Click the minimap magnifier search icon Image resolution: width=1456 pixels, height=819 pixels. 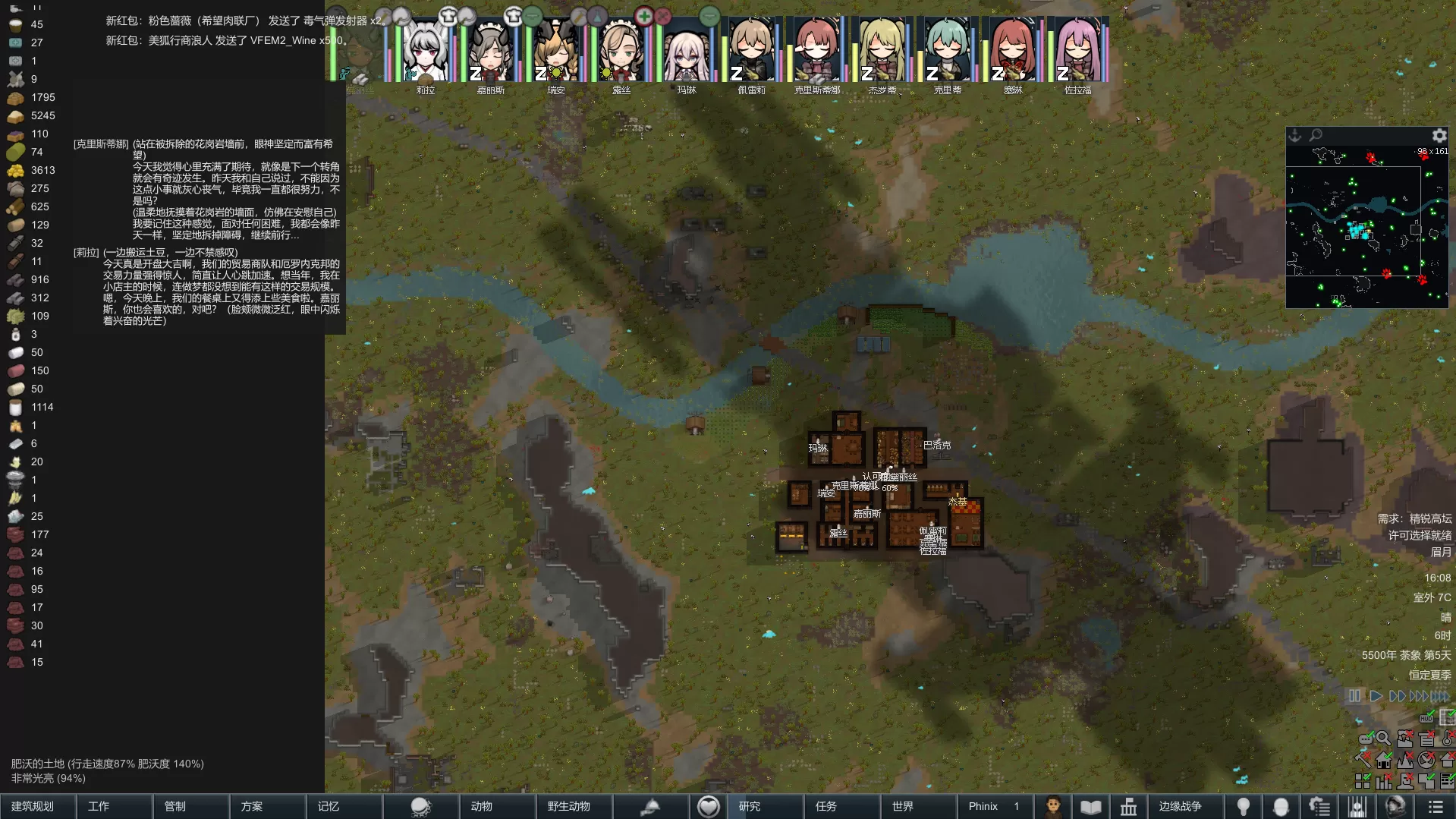(1316, 135)
